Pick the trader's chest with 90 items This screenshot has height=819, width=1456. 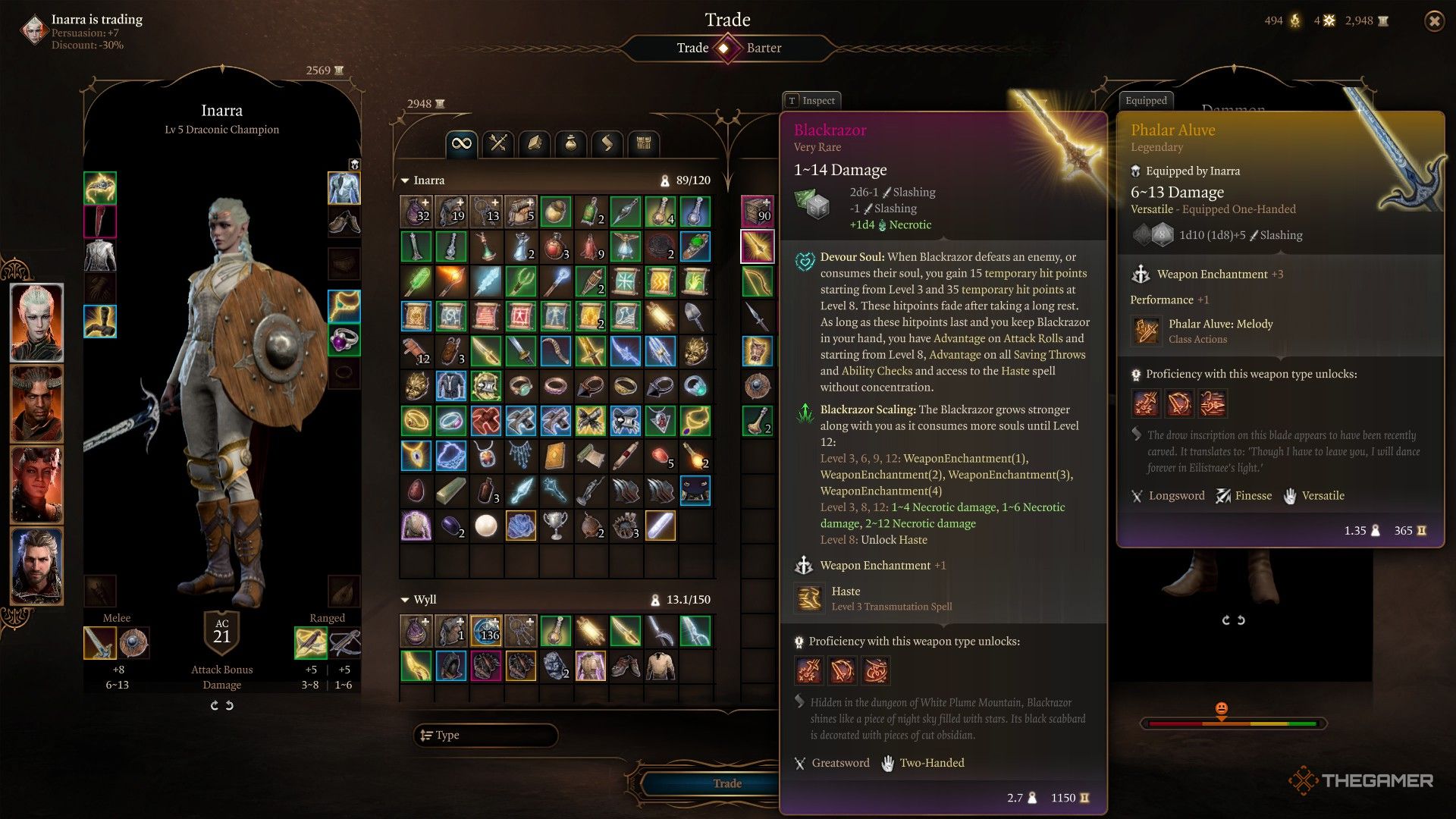(757, 212)
